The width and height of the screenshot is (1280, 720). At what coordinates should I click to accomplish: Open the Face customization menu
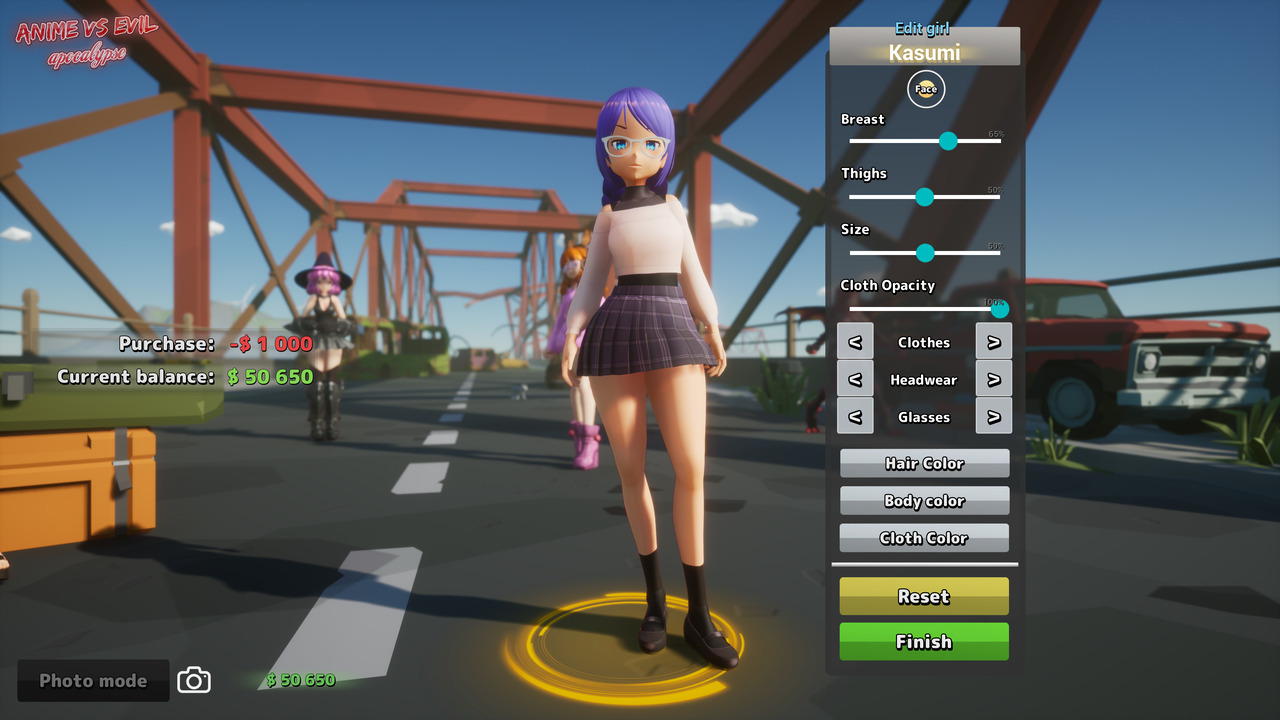tap(925, 89)
